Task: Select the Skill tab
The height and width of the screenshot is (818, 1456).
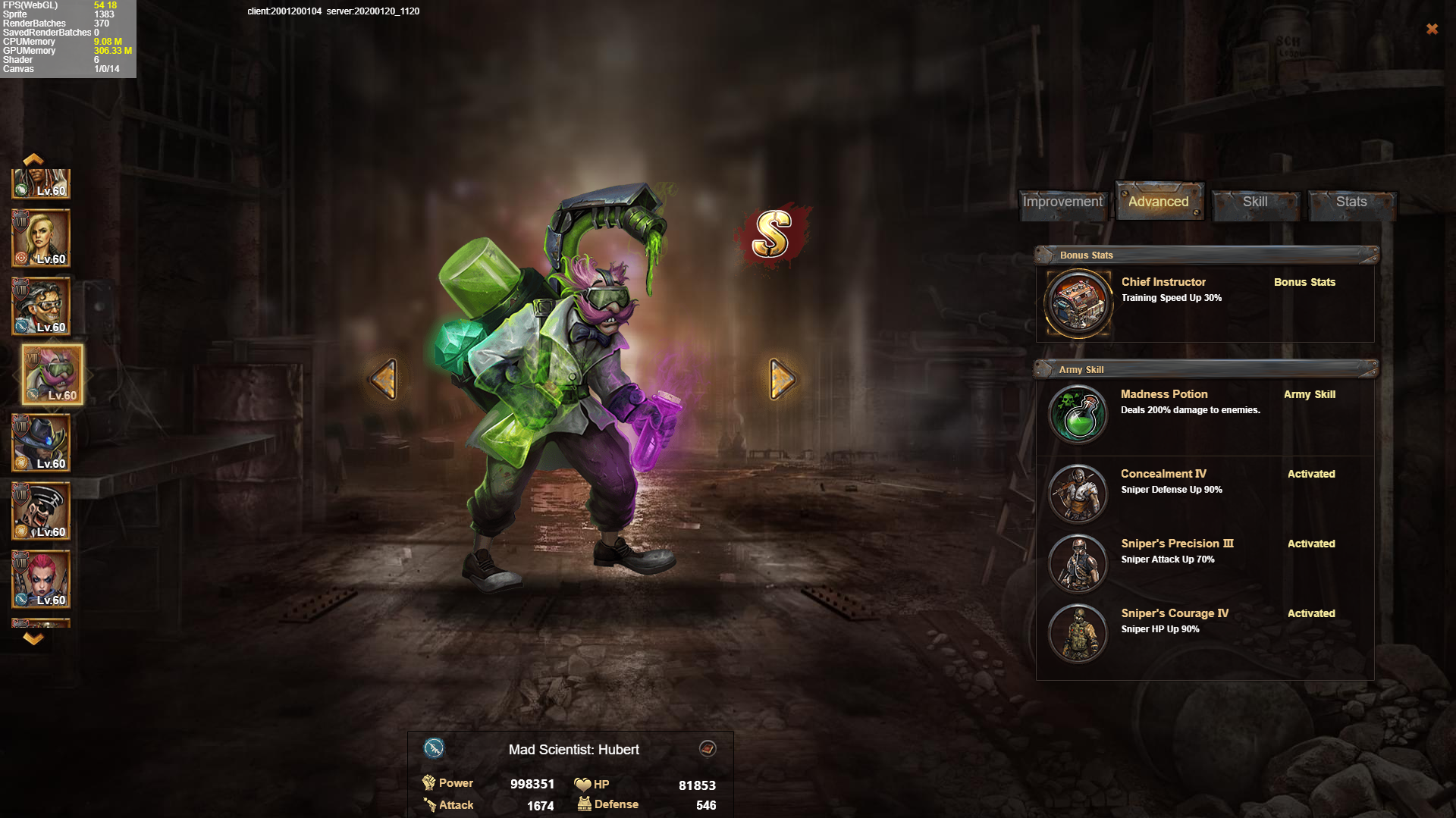Action: (1254, 202)
